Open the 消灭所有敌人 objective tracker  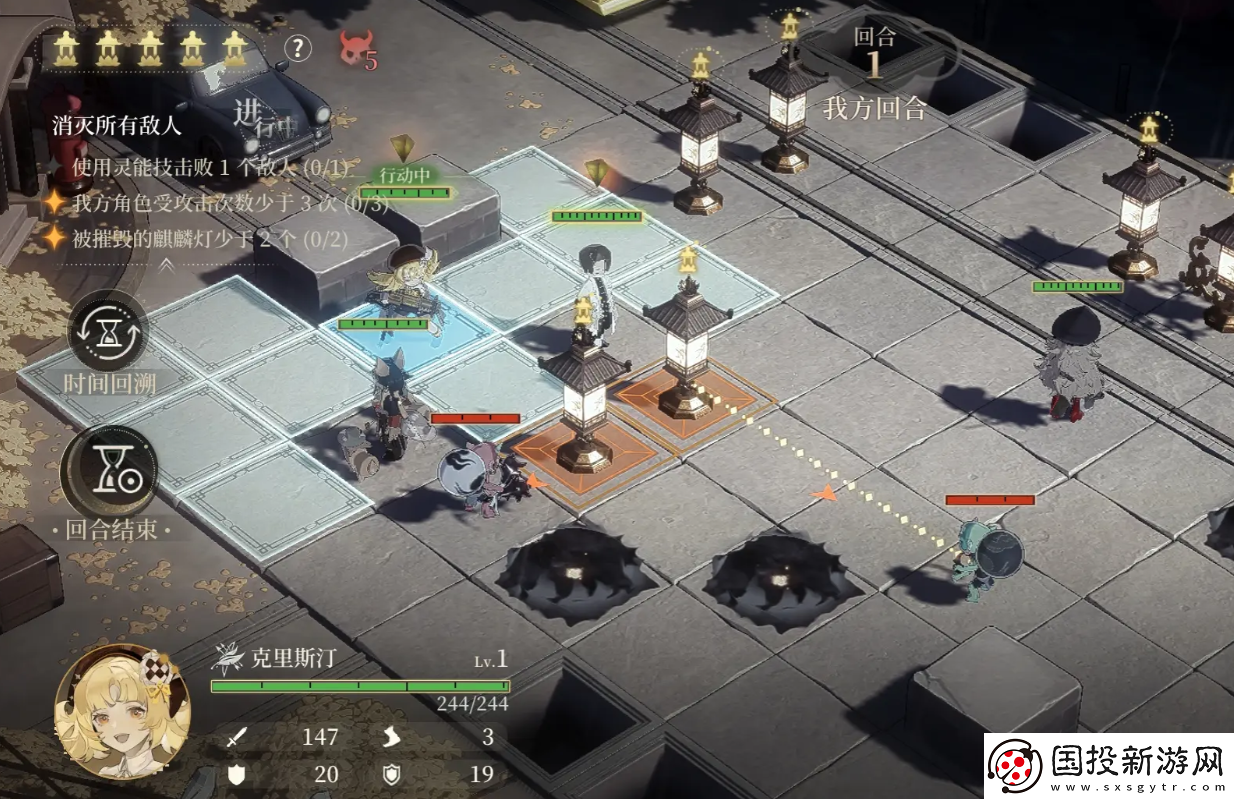click(x=117, y=126)
